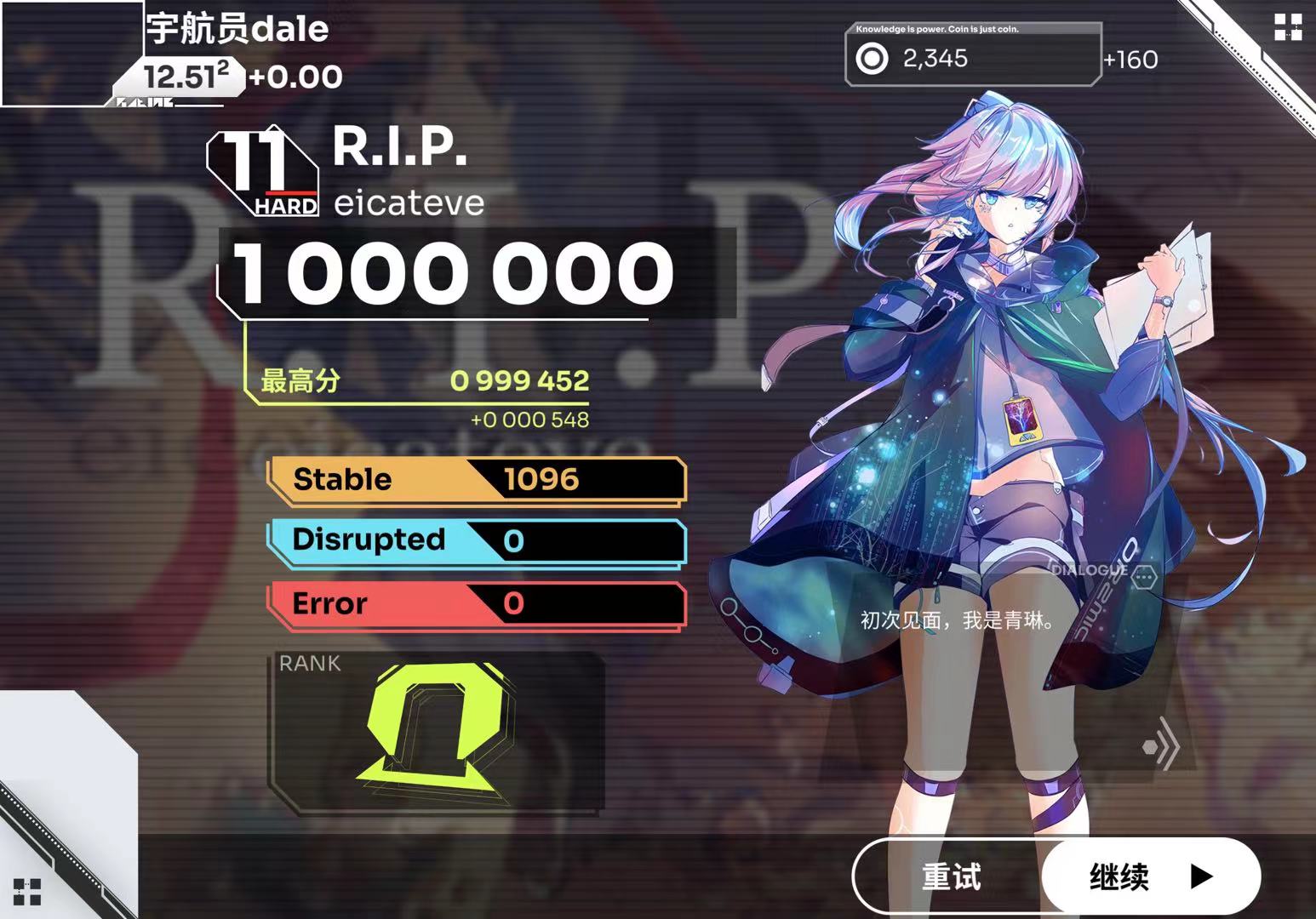Retry the song with 重试 button
1316x919 pixels.
point(951,876)
